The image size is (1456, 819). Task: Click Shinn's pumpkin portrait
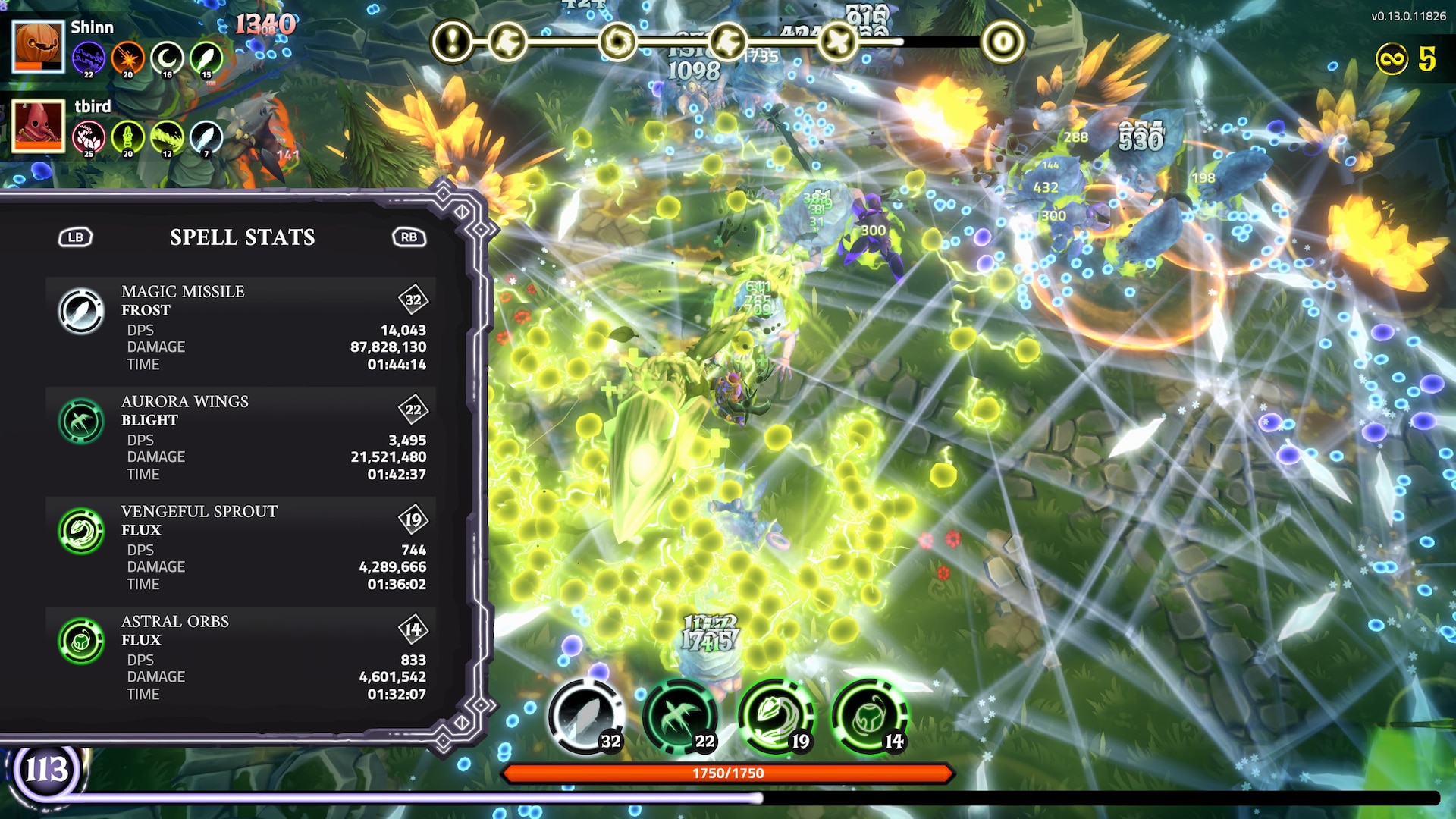click(x=38, y=47)
